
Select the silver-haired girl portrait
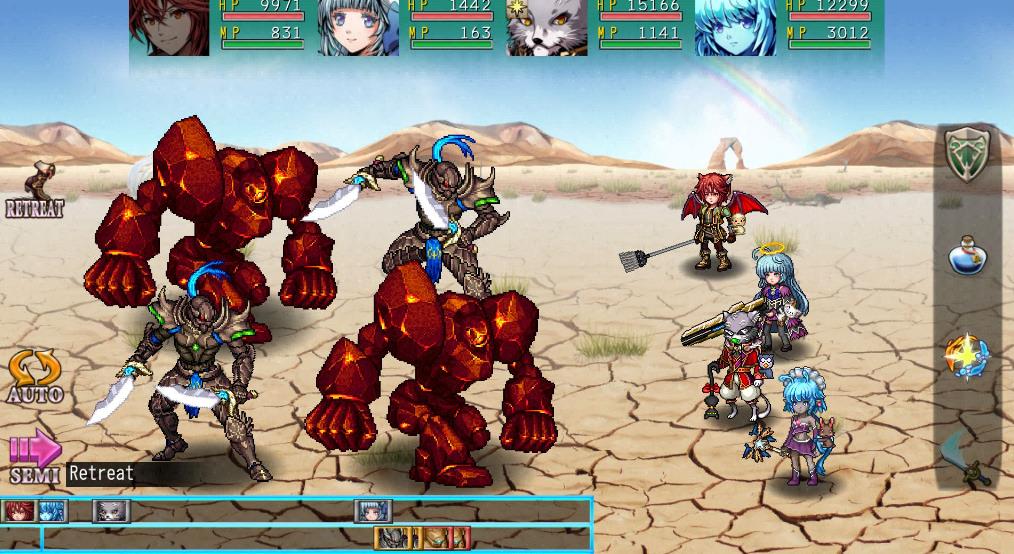click(358, 27)
